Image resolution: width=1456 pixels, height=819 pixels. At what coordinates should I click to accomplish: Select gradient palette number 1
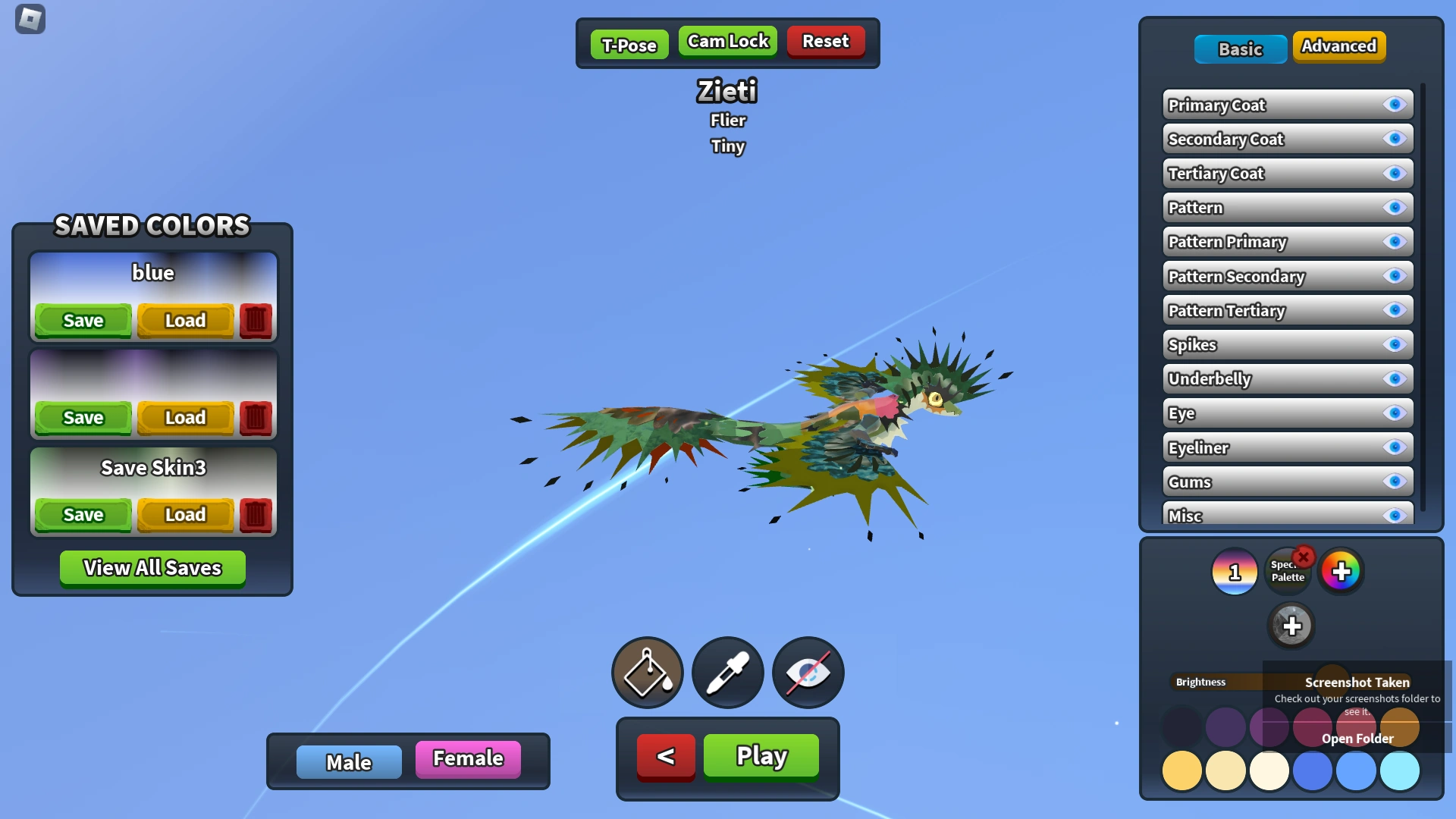click(1234, 571)
